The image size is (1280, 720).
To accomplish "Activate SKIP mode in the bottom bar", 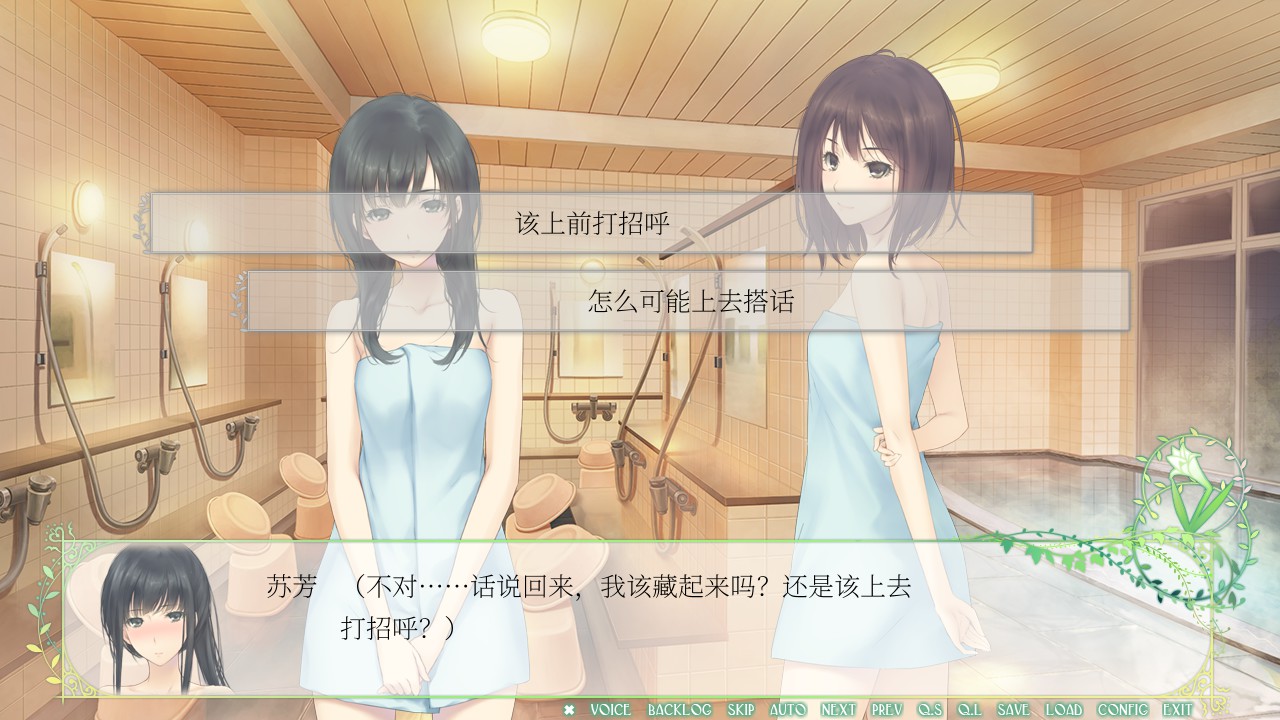I will 740,710.
